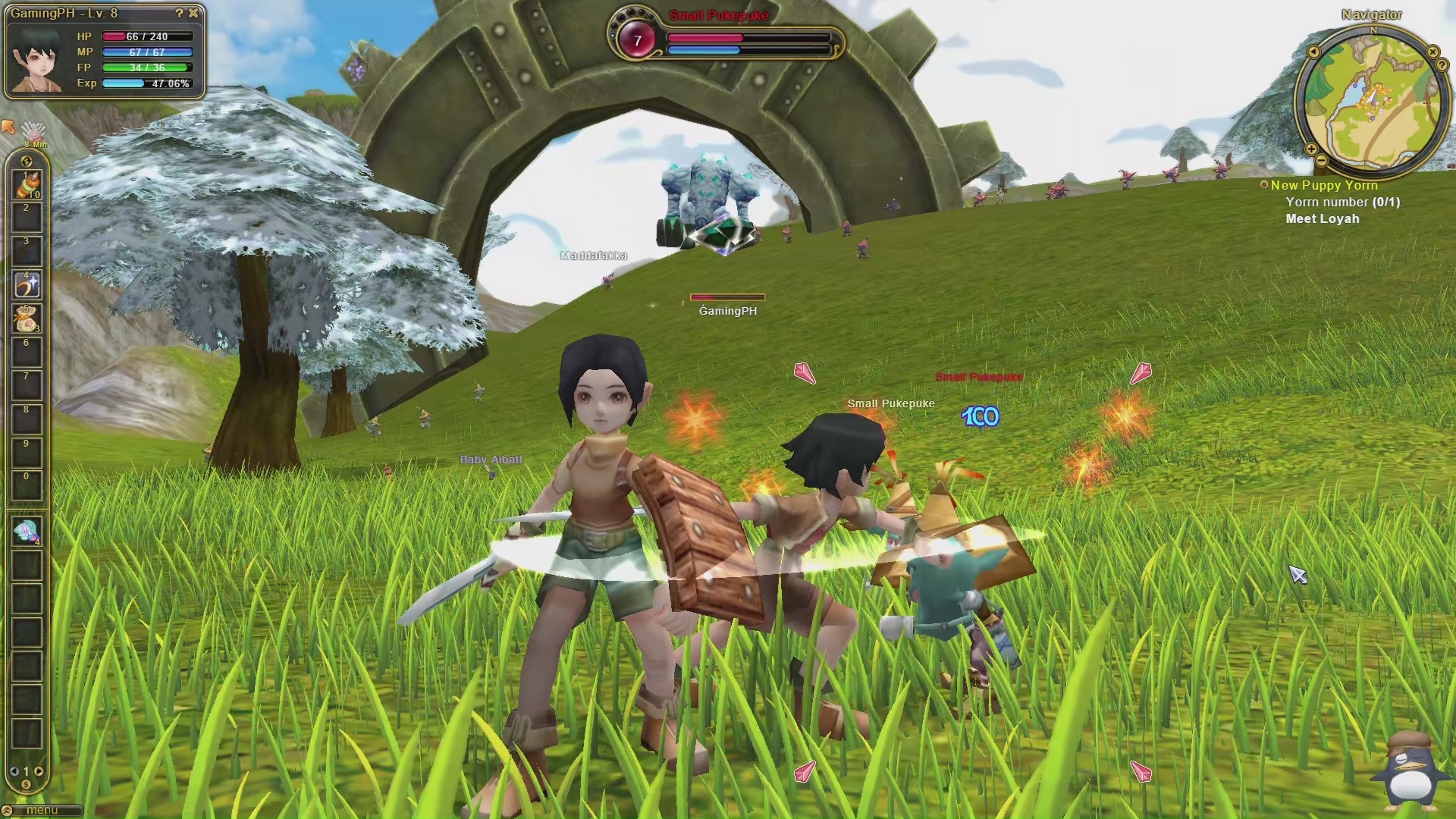Activate the crescent slash skill in slot 4
This screenshot has width=1456, height=819.
pyautogui.click(x=27, y=285)
